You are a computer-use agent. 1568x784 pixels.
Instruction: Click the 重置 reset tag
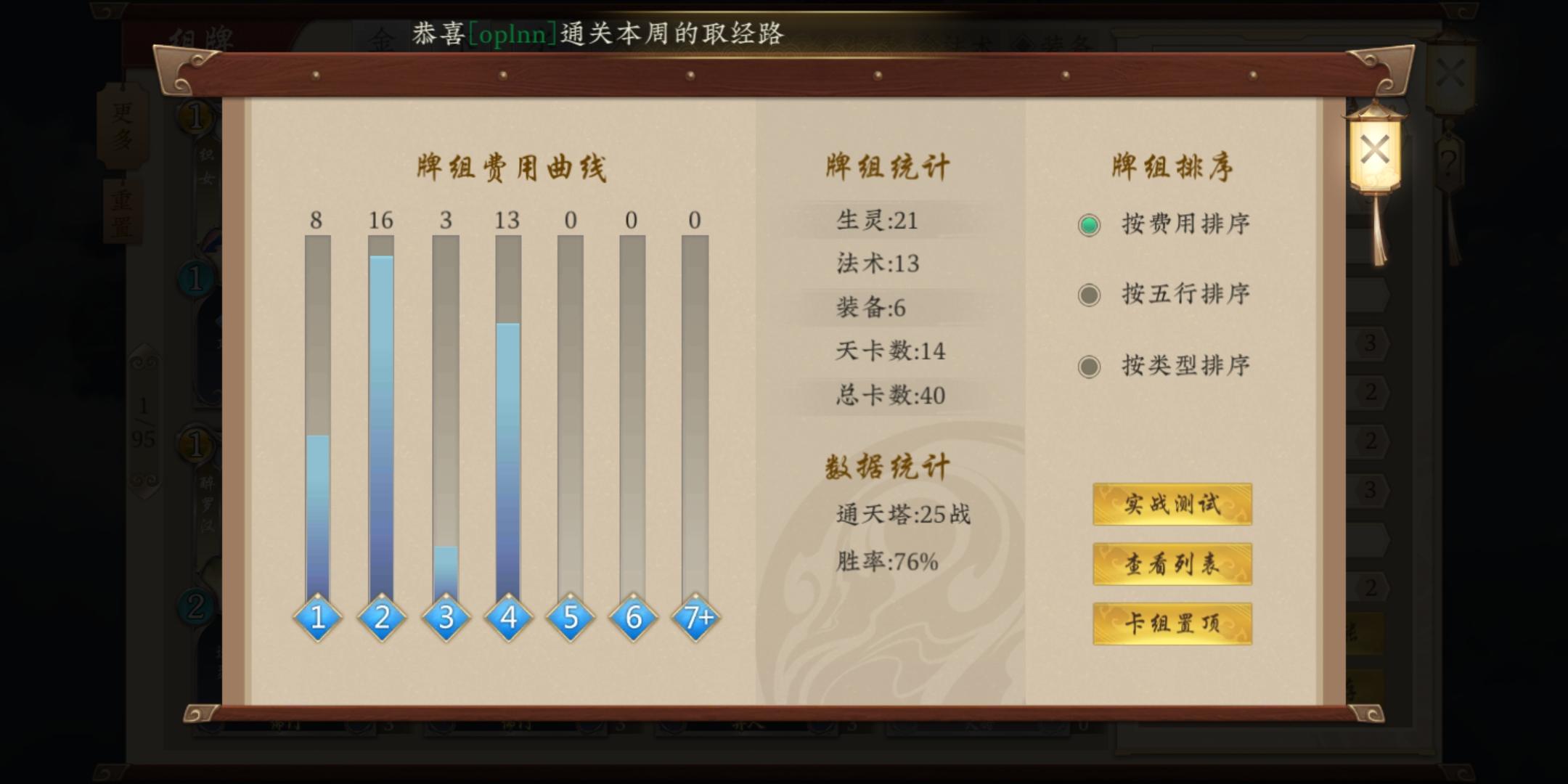click(x=123, y=212)
